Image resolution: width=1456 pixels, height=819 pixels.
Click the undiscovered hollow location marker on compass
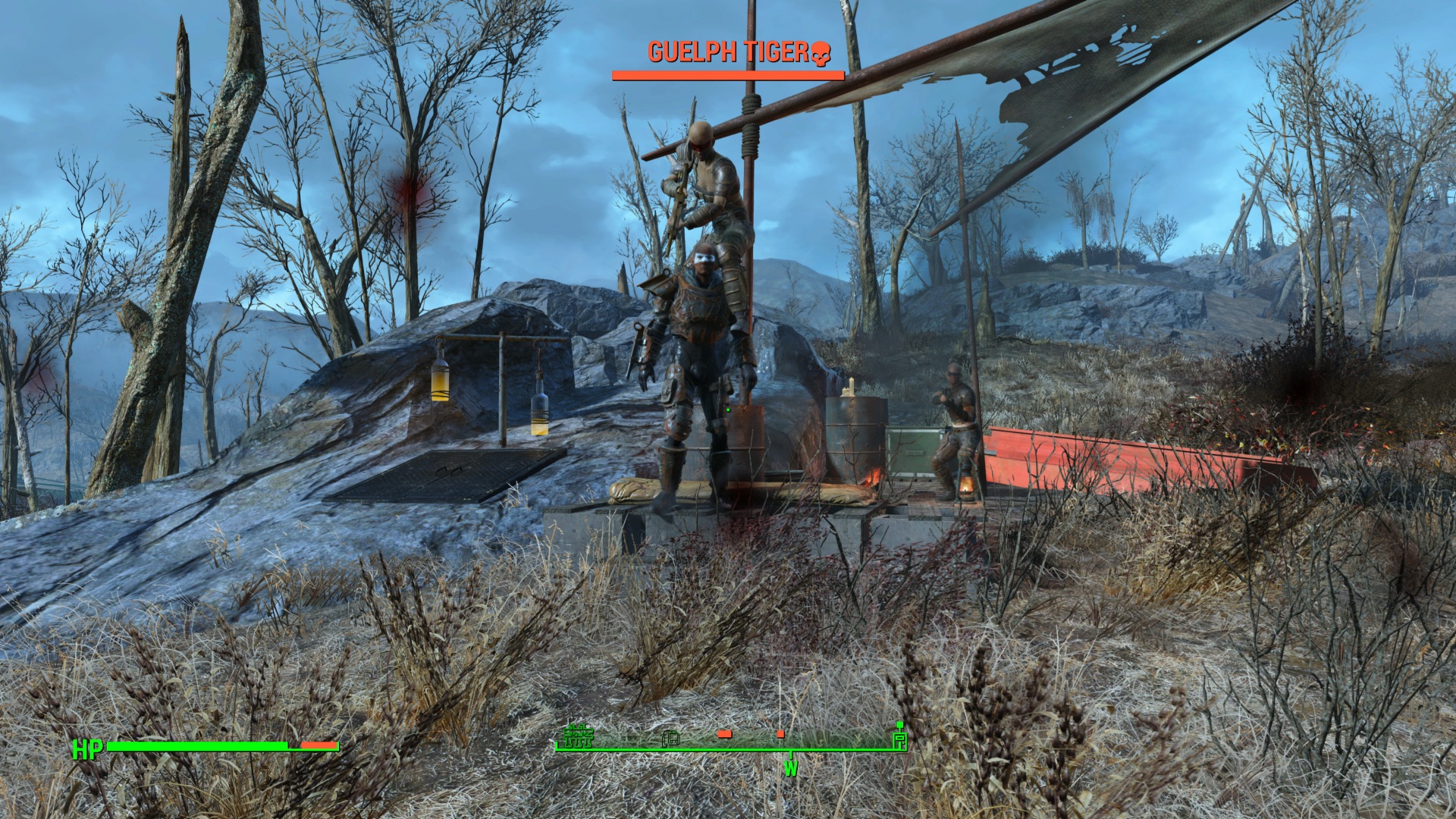pos(670,738)
